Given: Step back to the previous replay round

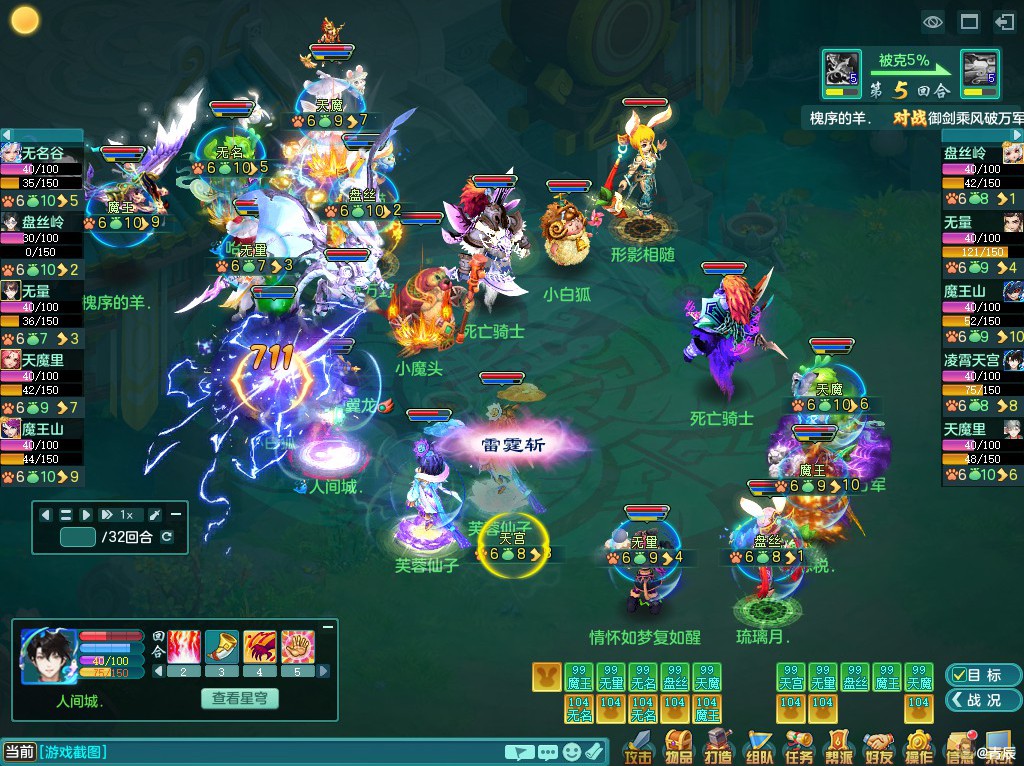Looking at the screenshot, I should (46, 514).
